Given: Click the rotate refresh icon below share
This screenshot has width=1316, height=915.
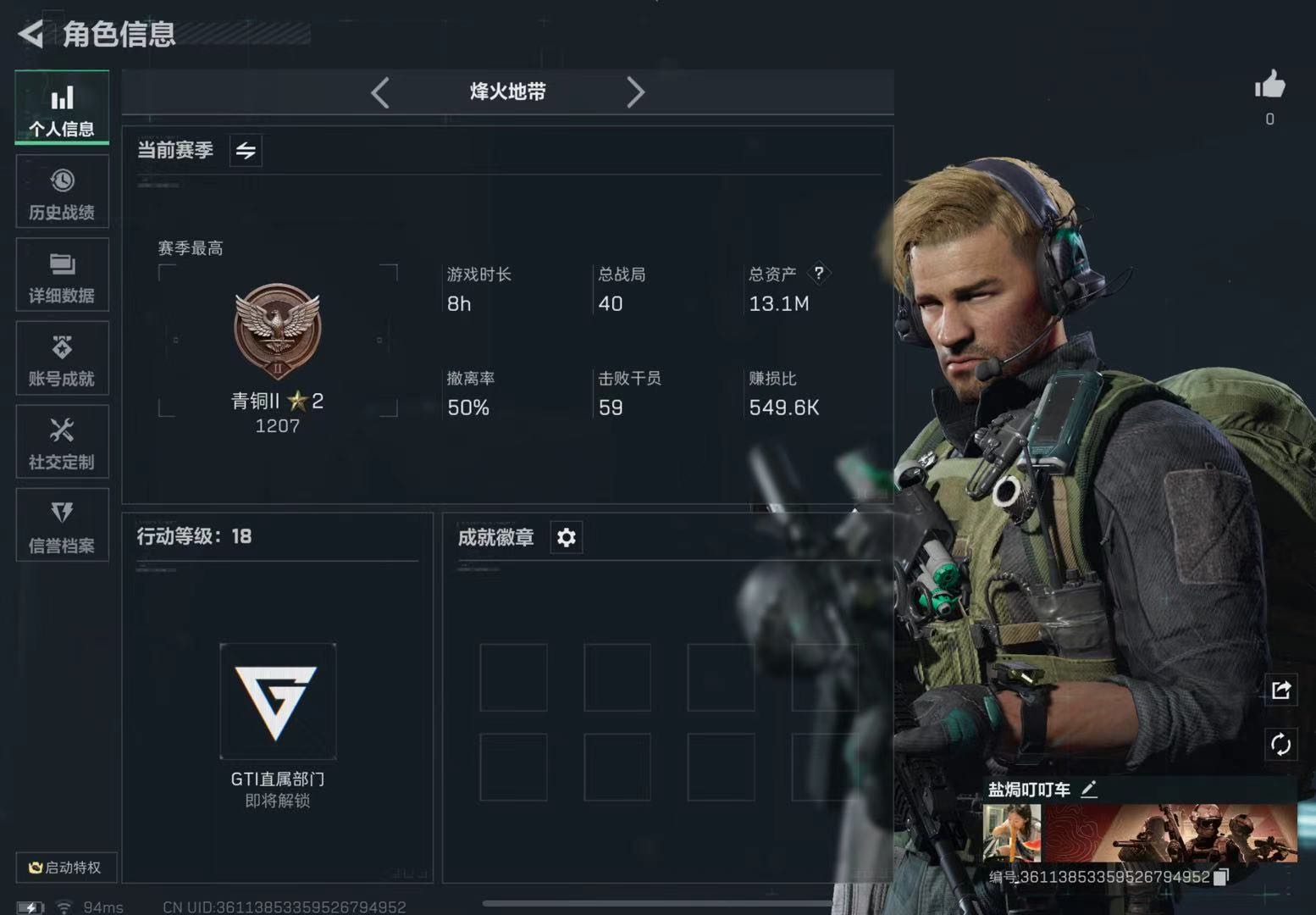Looking at the screenshot, I should point(1280,745).
